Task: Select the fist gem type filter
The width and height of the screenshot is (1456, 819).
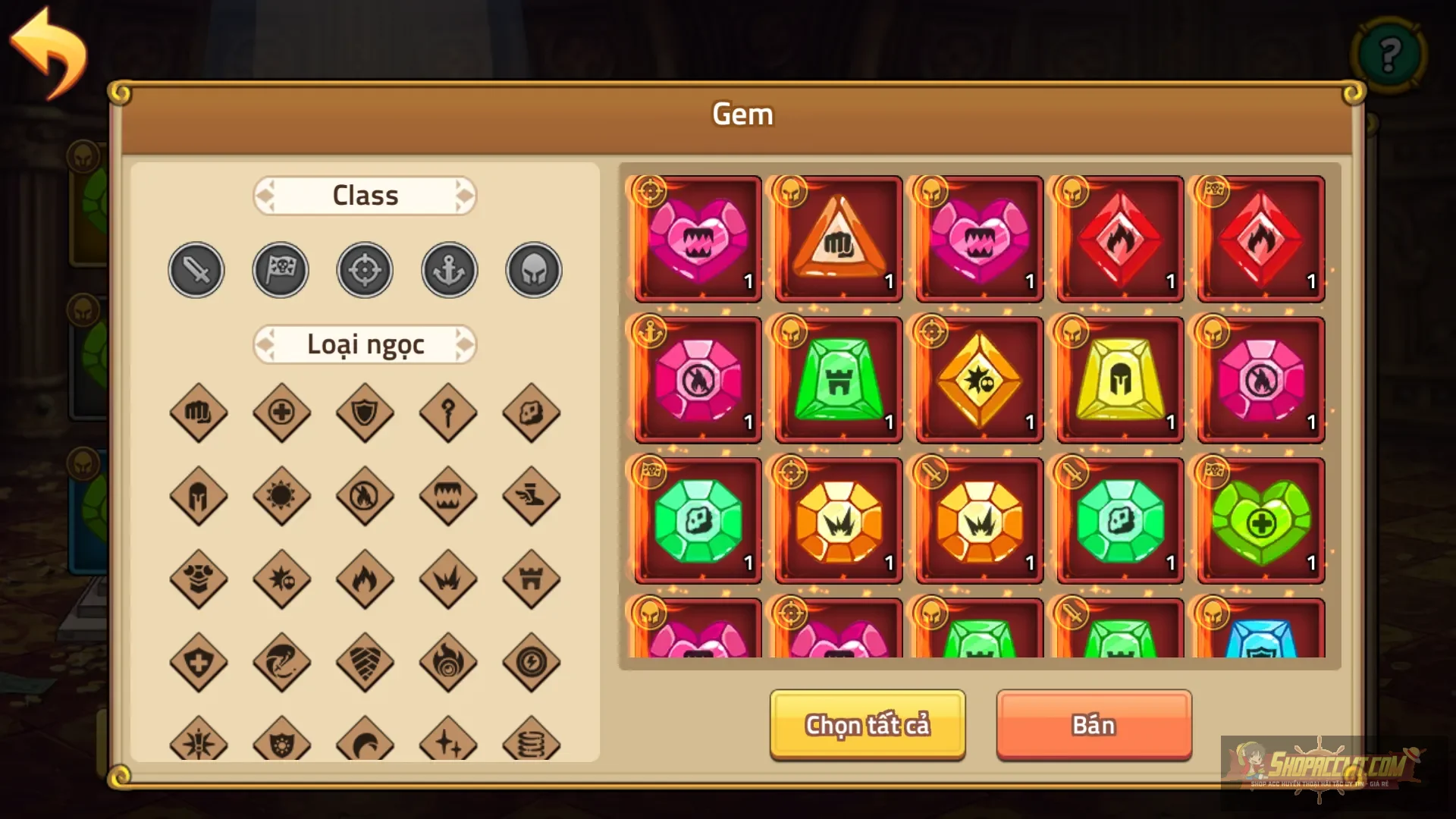Action: [198, 413]
